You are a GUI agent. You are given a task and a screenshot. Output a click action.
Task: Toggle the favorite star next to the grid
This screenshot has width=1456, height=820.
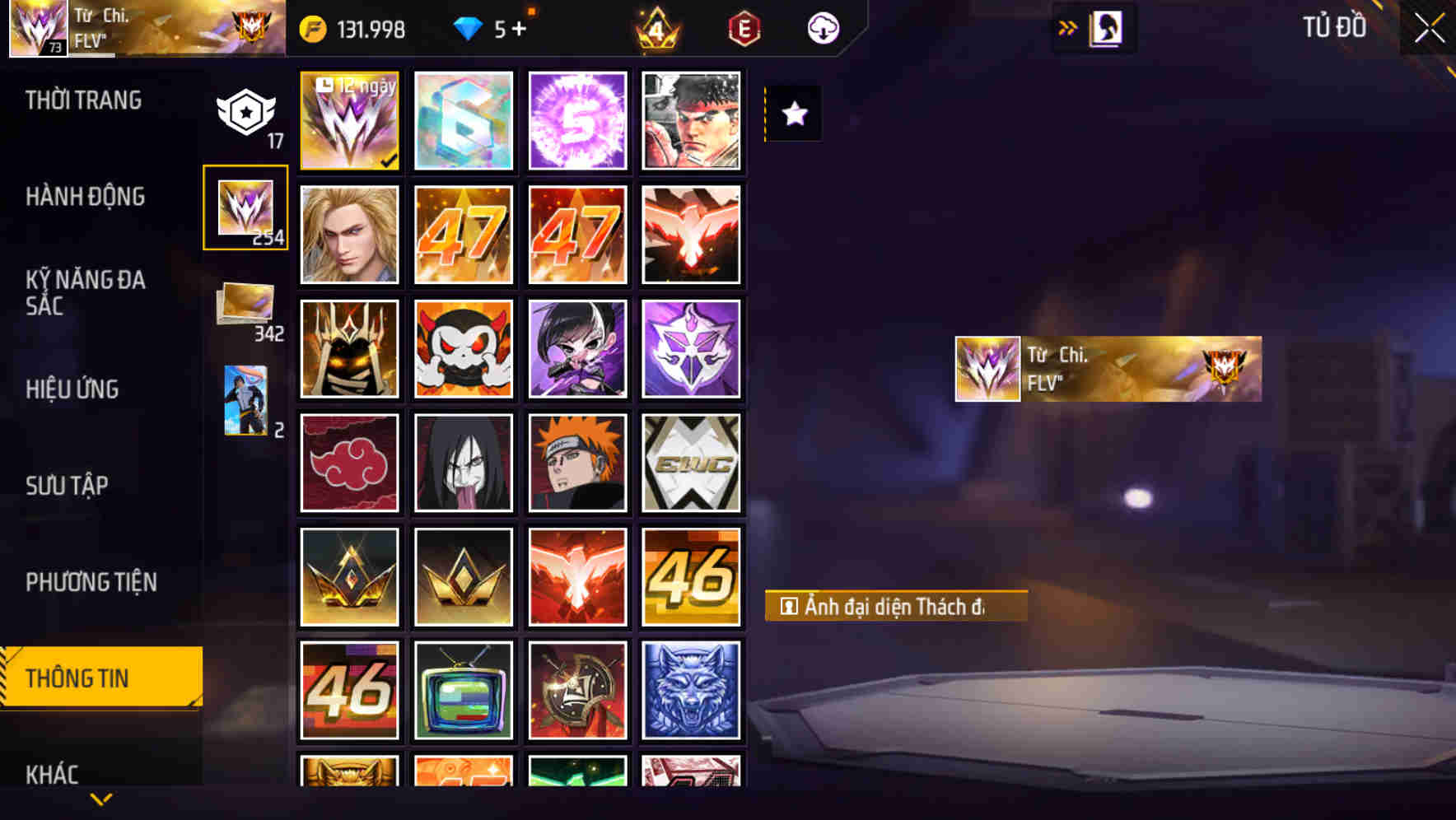[x=793, y=114]
